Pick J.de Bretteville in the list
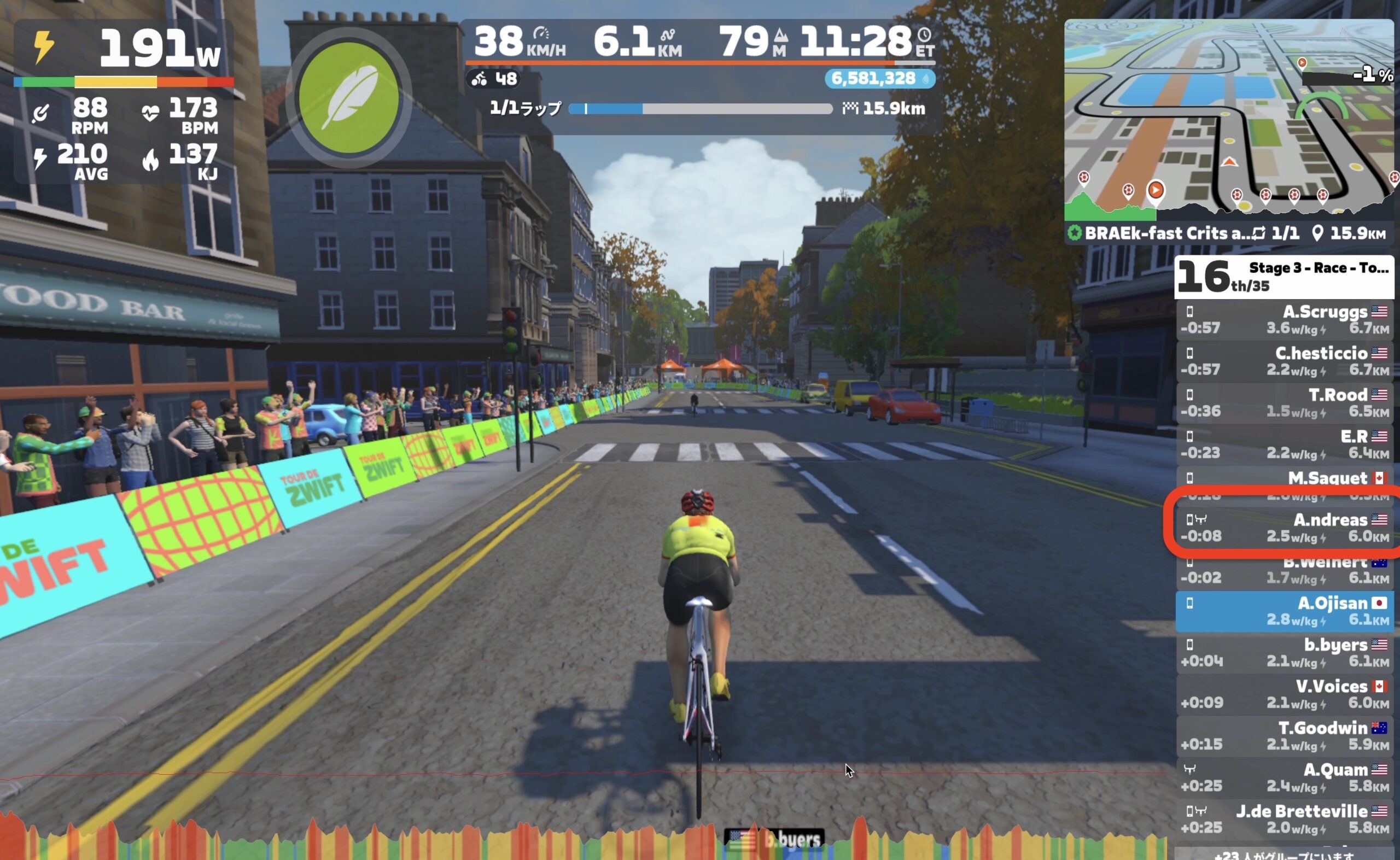The image size is (1400, 860). pos(1286,819)
